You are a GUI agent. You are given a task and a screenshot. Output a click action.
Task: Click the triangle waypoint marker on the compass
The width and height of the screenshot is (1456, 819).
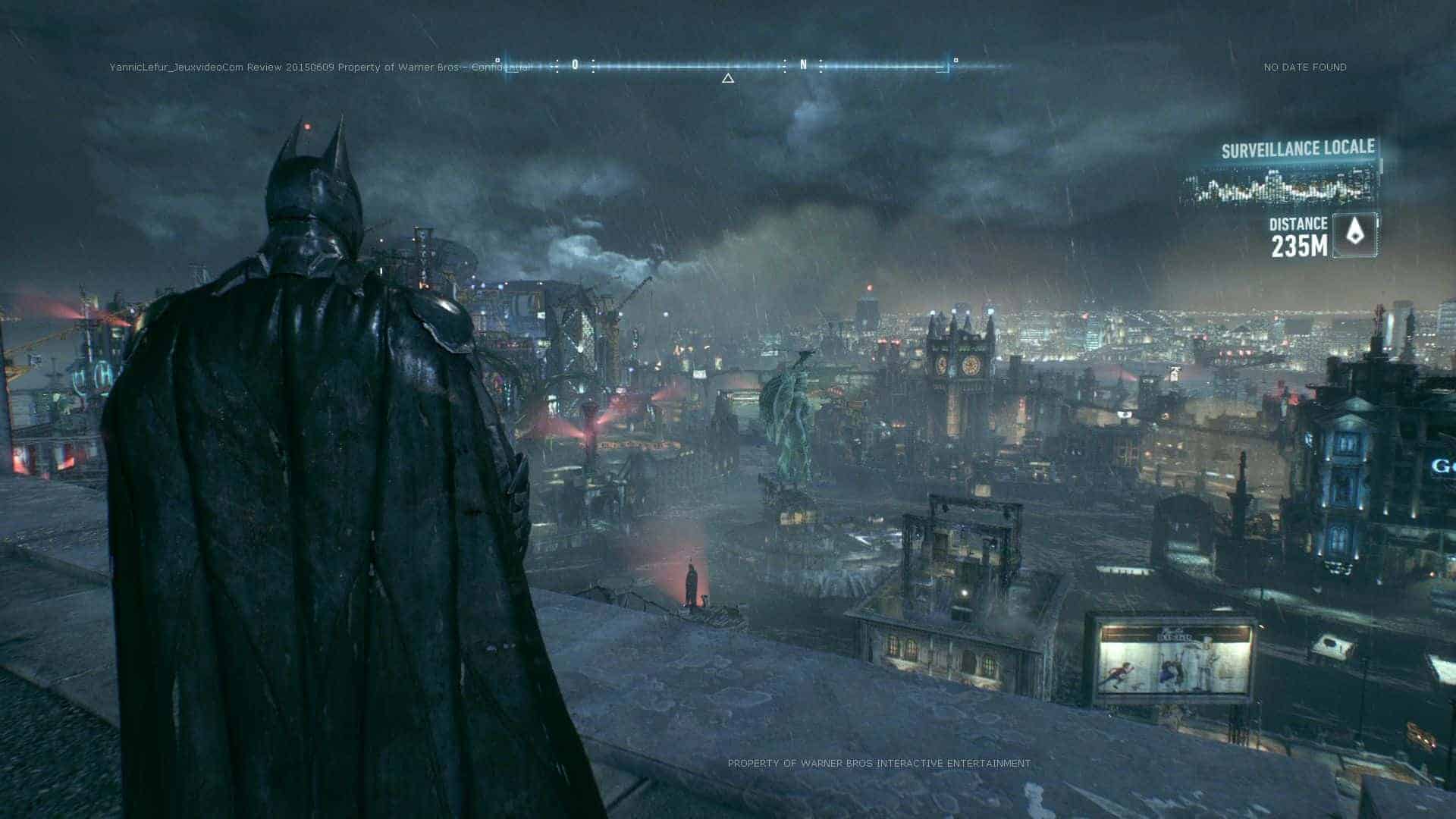click(728, 78)
